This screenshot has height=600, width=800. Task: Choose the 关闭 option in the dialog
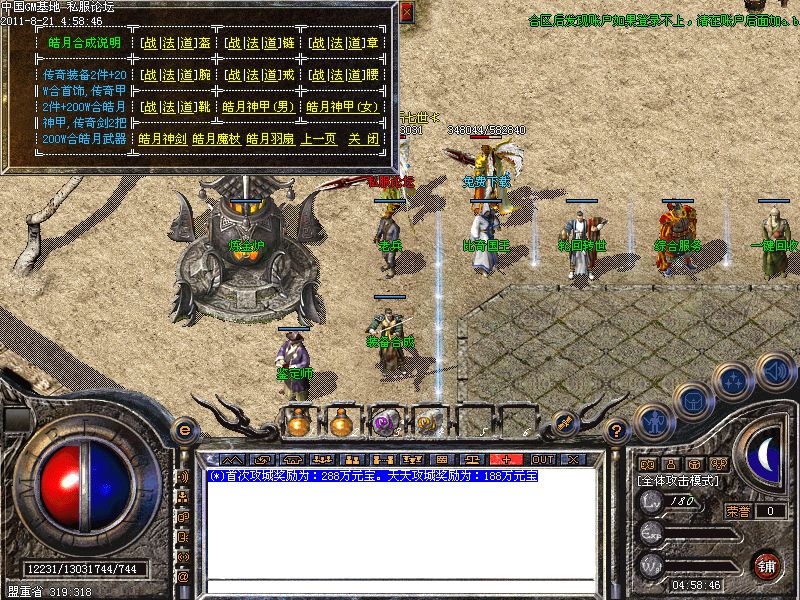click(363, 139)
